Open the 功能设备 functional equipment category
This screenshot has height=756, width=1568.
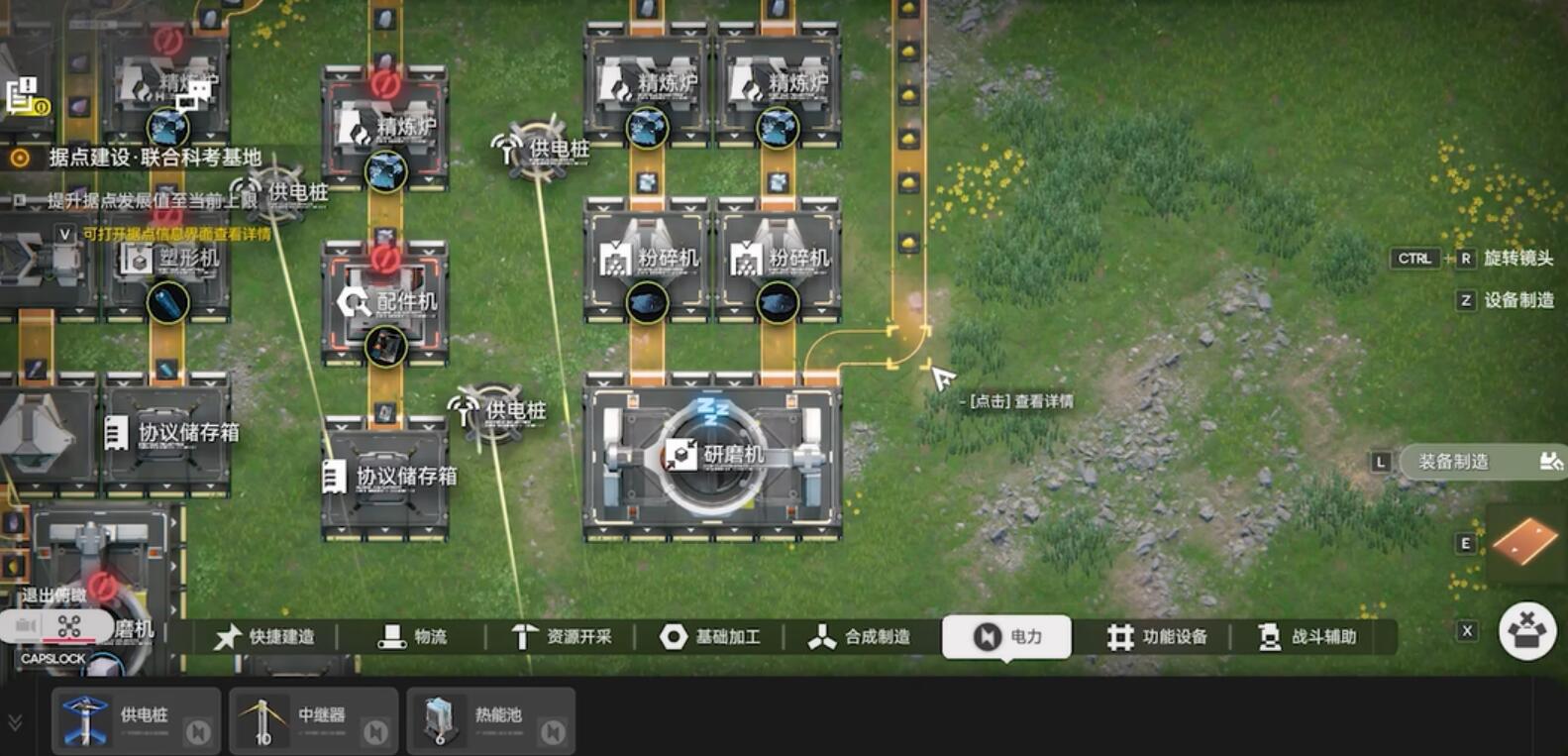tap(1156, 637)
